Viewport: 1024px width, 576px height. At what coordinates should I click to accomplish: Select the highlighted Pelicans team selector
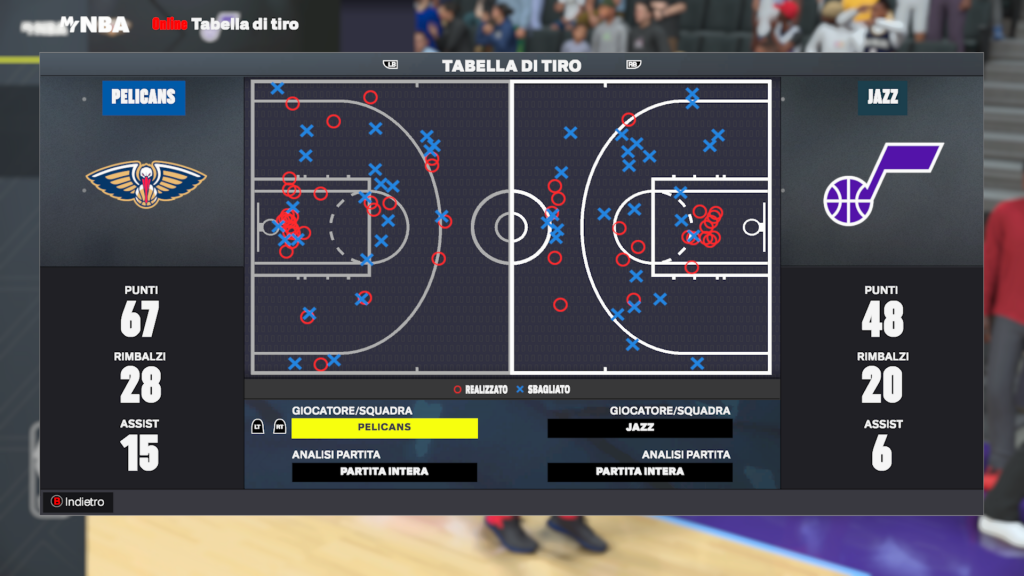pos(384,428)
